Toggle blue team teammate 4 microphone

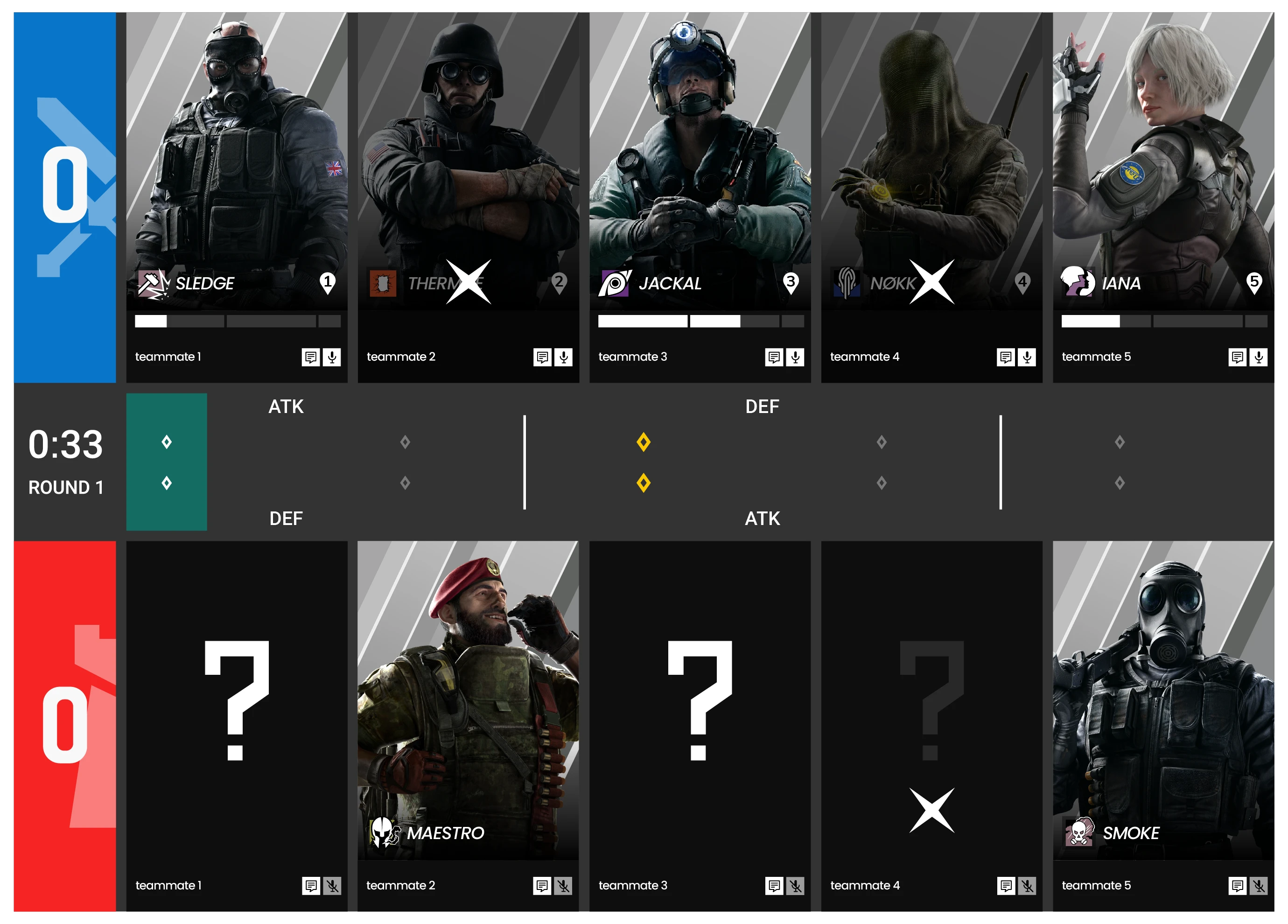coord(1027,357)
